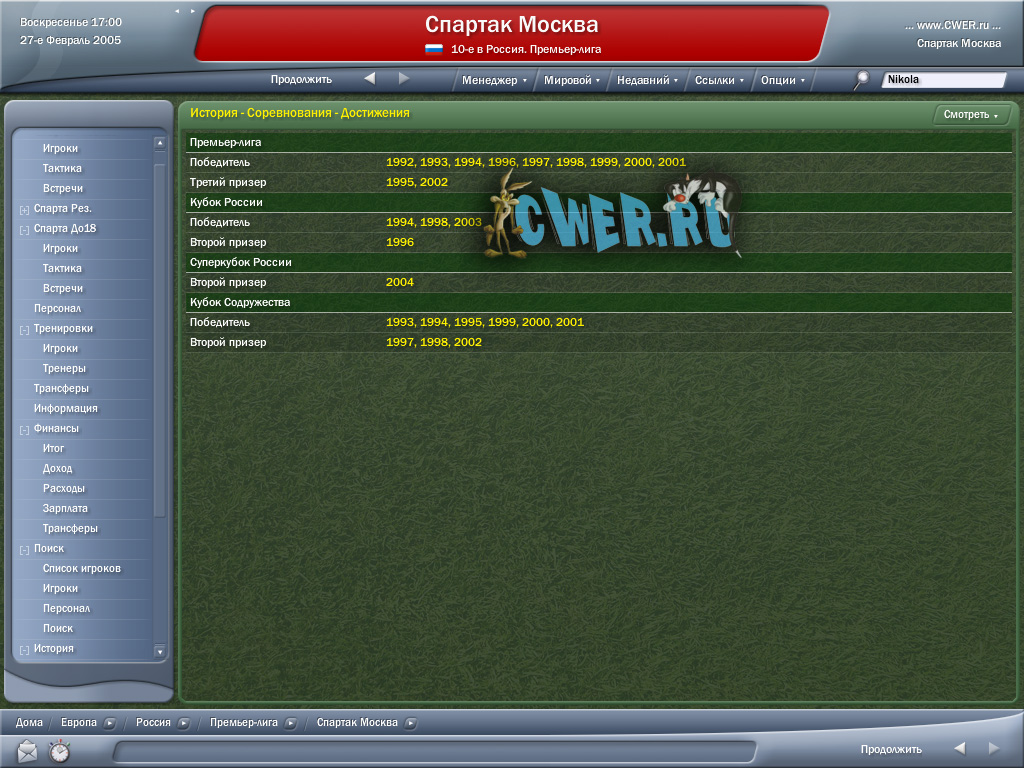The width and height of the screenshot is (1025, 768).
Task: Select История in the sidebar
Action: 54,648
